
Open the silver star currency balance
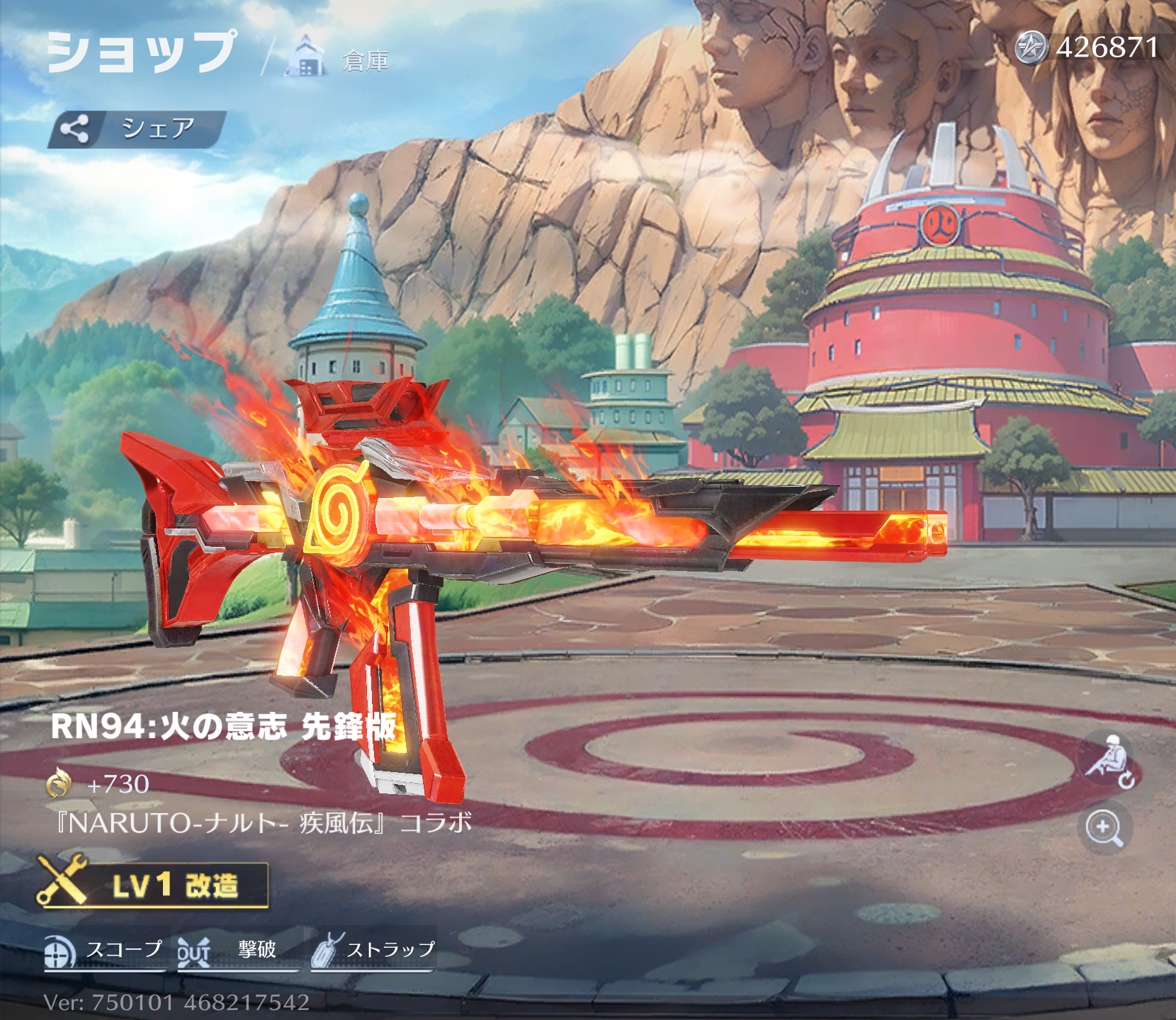click(1087, 48)
